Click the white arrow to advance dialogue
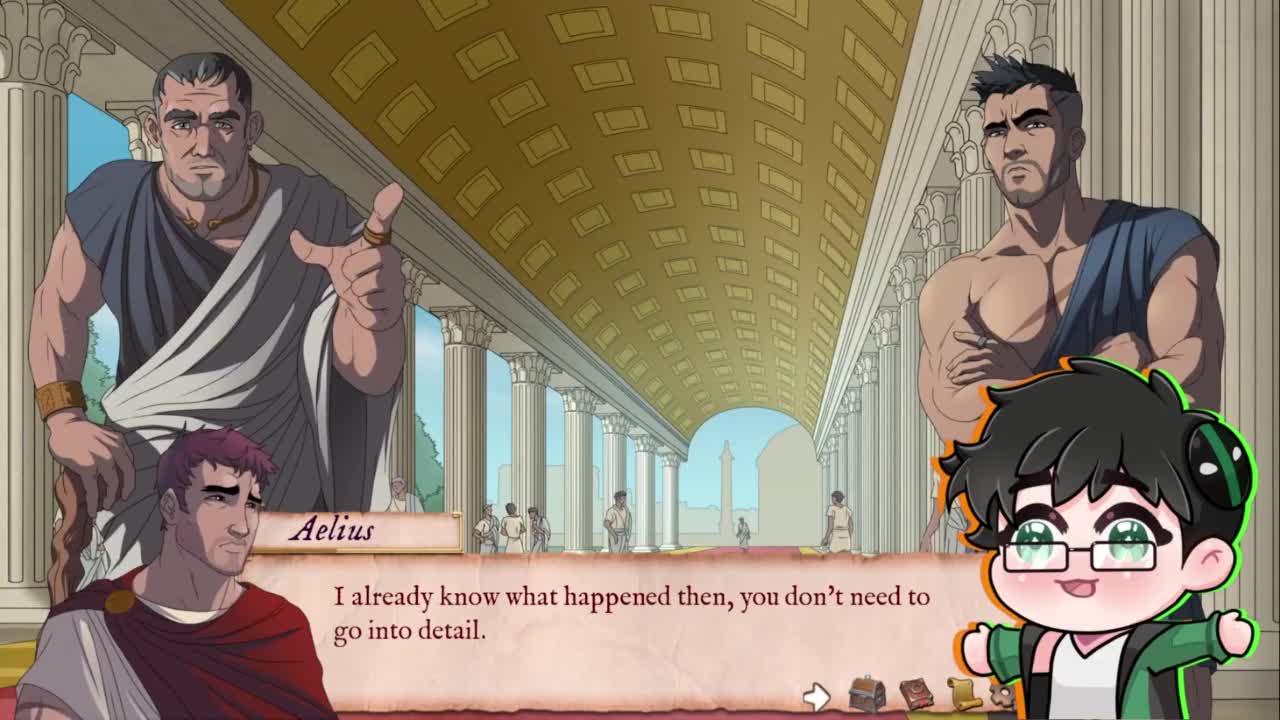 [x=817, y=696]
